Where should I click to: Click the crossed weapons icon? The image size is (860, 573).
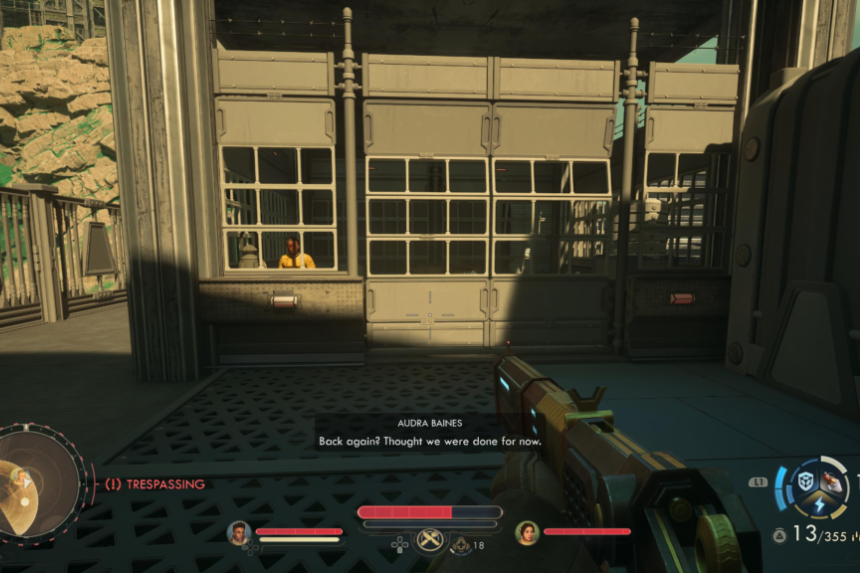pyautogui.click(x=430, y=540)
